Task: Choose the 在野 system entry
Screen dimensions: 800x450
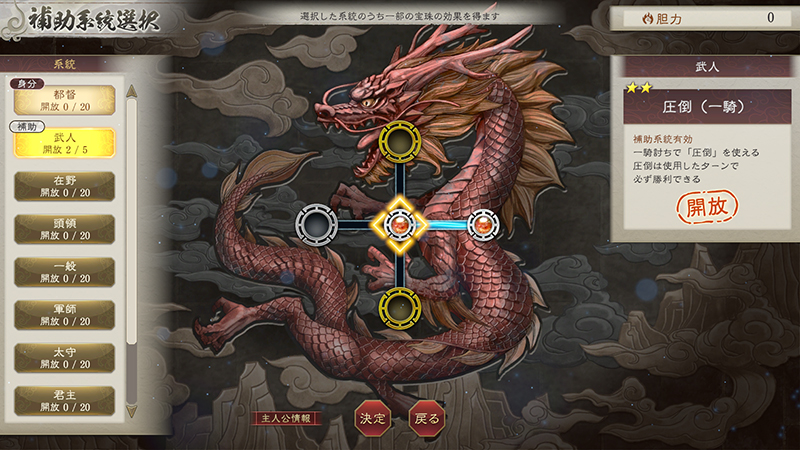Action: click(x=65, y=186)
